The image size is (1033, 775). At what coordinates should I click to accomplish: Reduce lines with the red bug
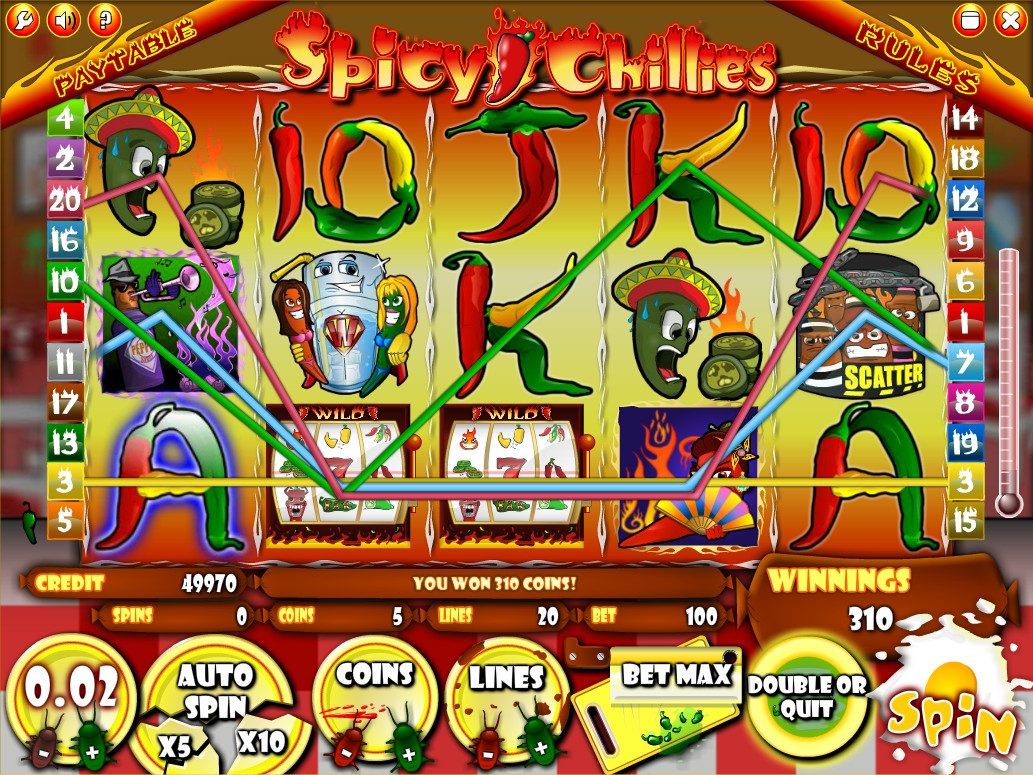(488, 745)
